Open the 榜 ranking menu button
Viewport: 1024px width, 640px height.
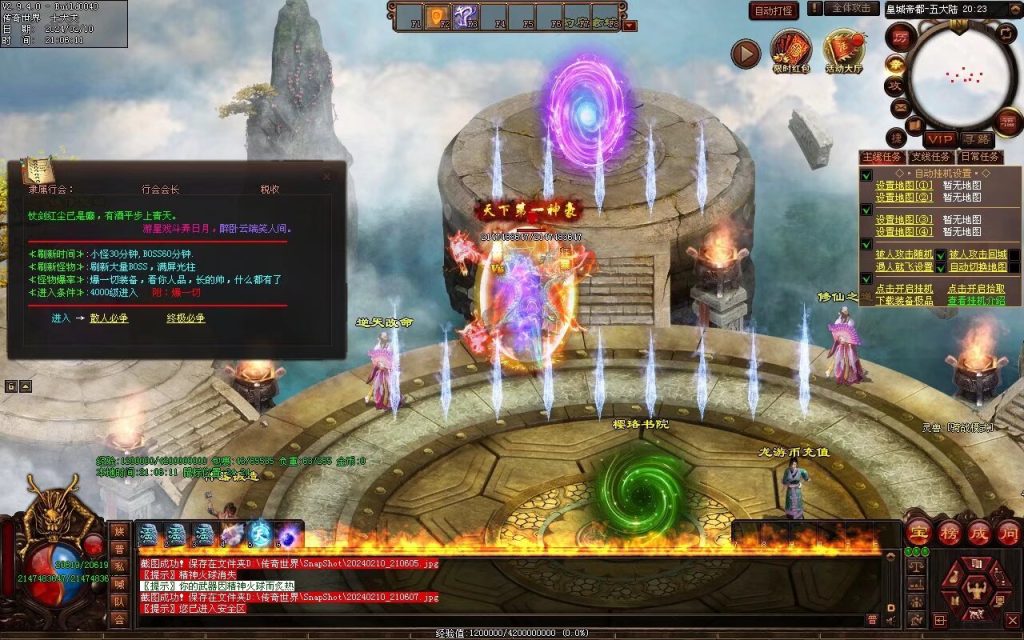click(950, 531)
